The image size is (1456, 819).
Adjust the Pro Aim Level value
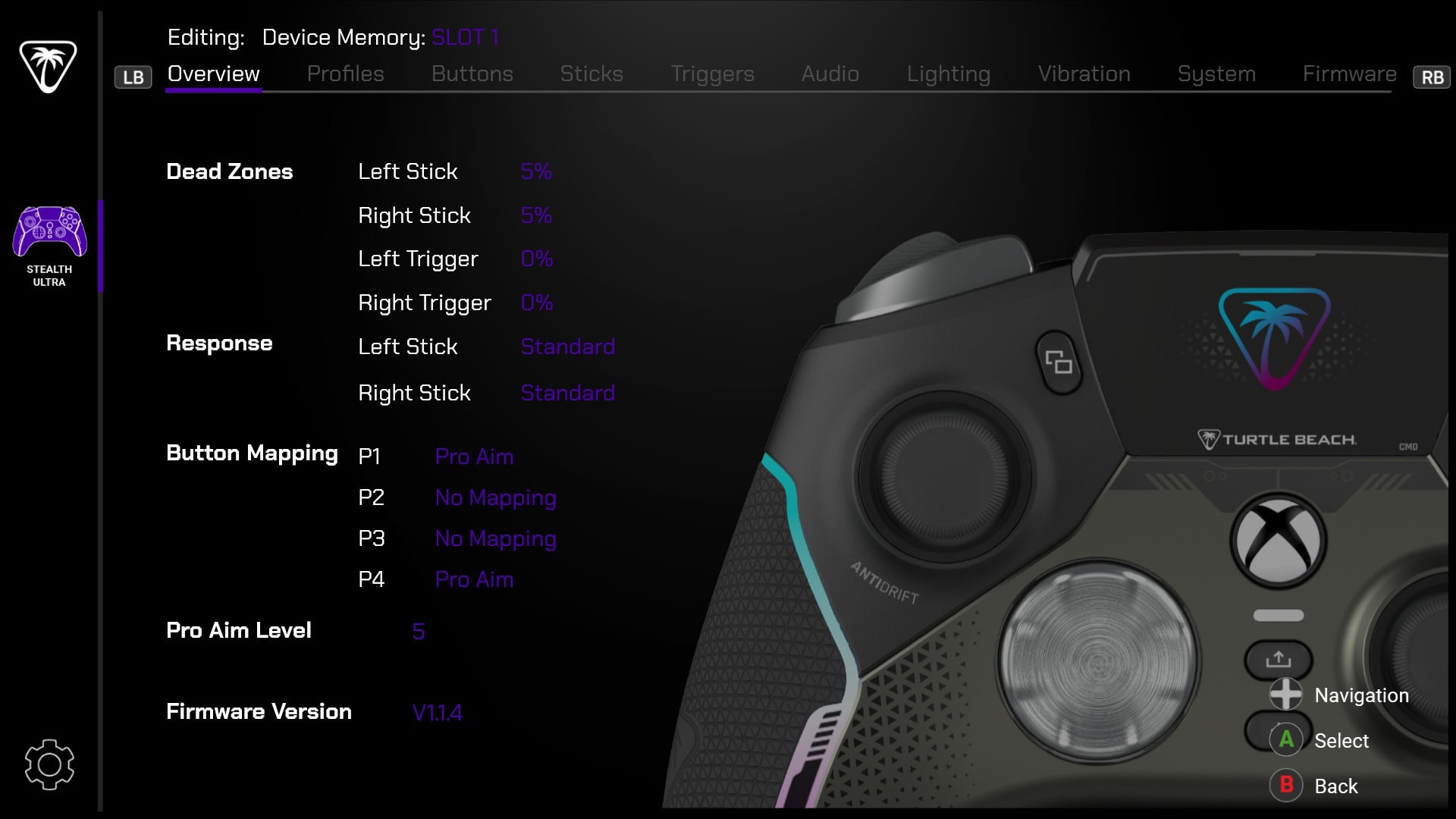point(418,630)
